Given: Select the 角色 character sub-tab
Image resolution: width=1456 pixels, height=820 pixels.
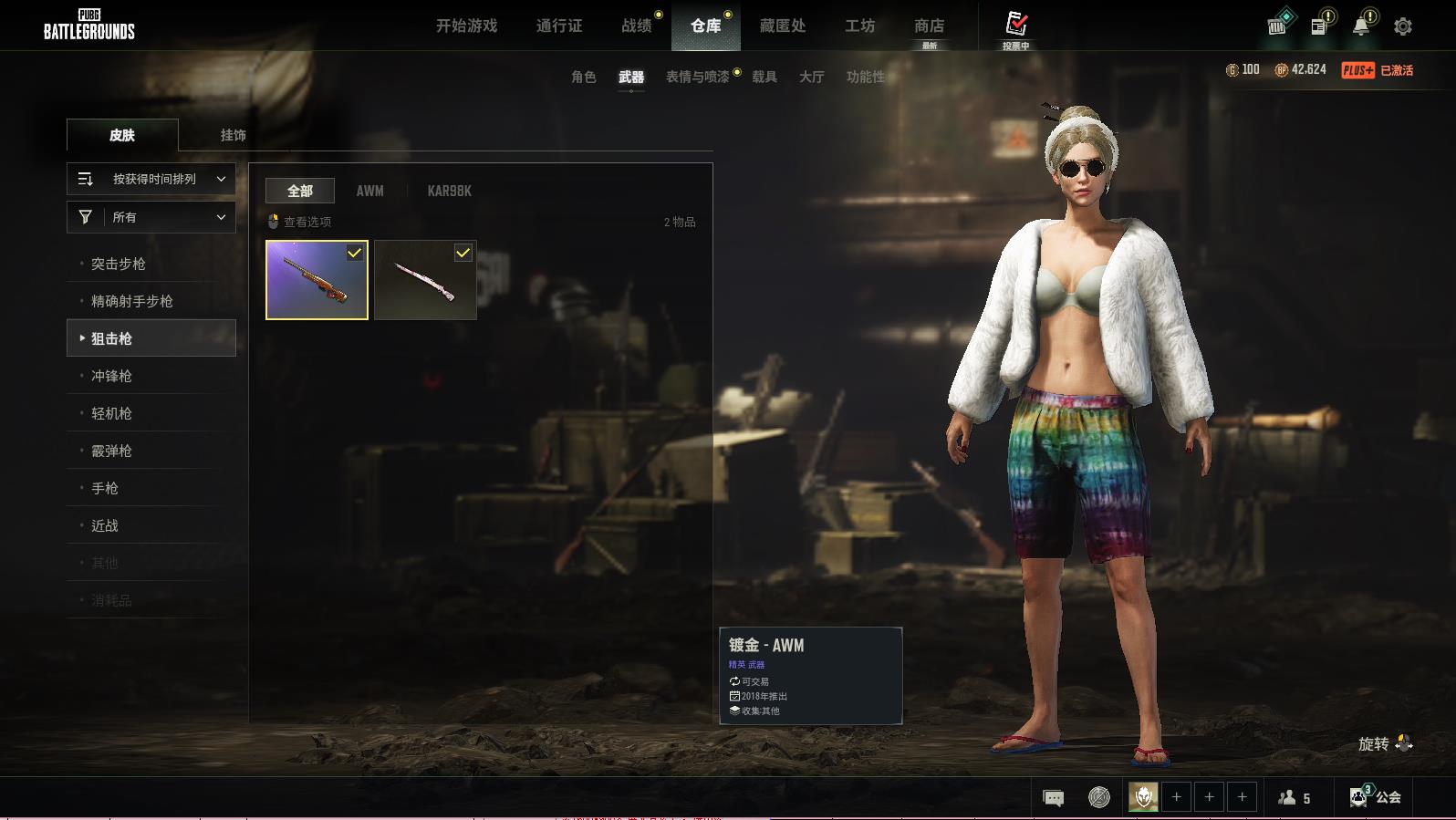Looking at the screenshot, I should coord(583,77).
